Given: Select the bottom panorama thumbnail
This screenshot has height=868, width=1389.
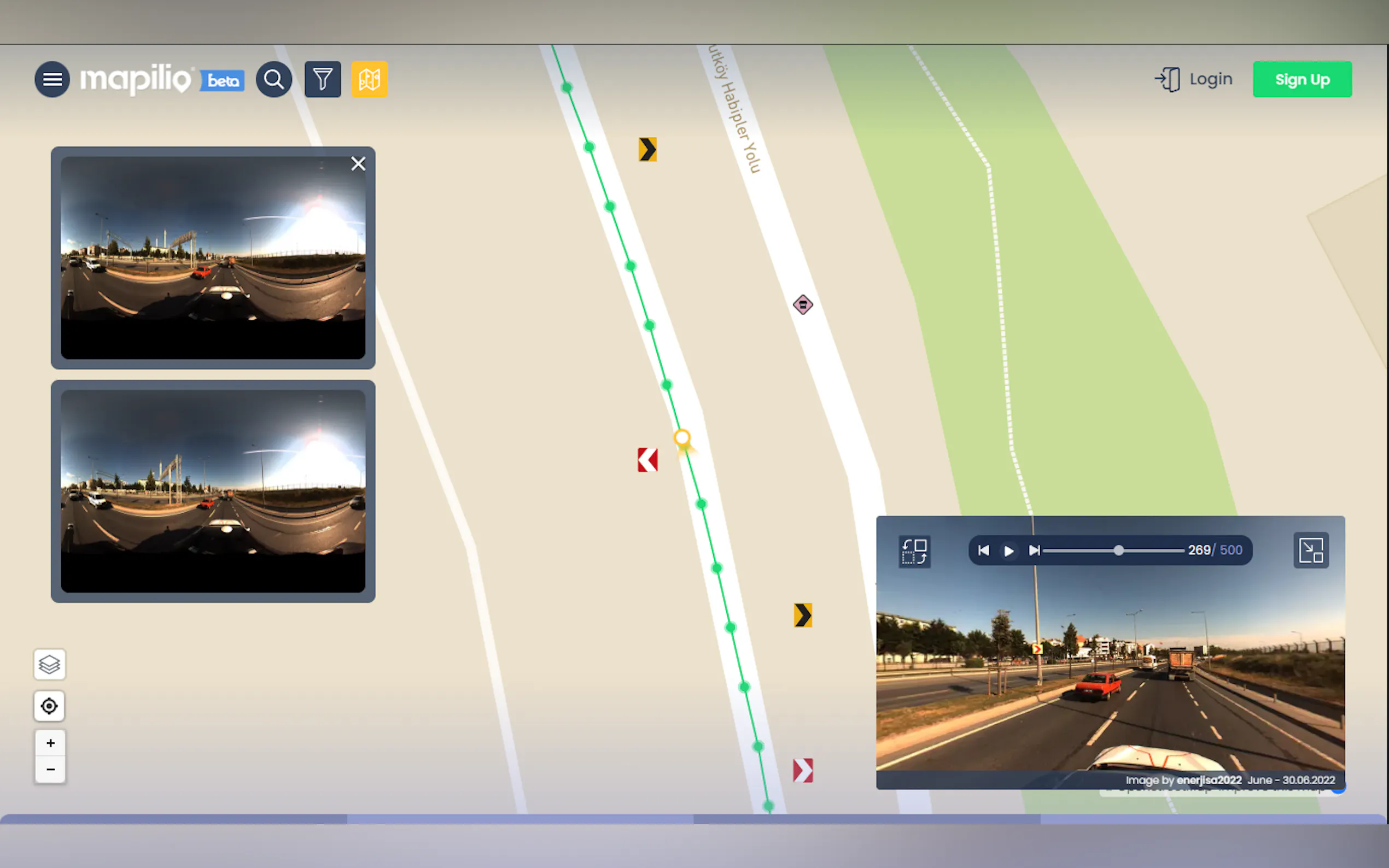Looking at the screenshot, I should (x=213, y=491).
